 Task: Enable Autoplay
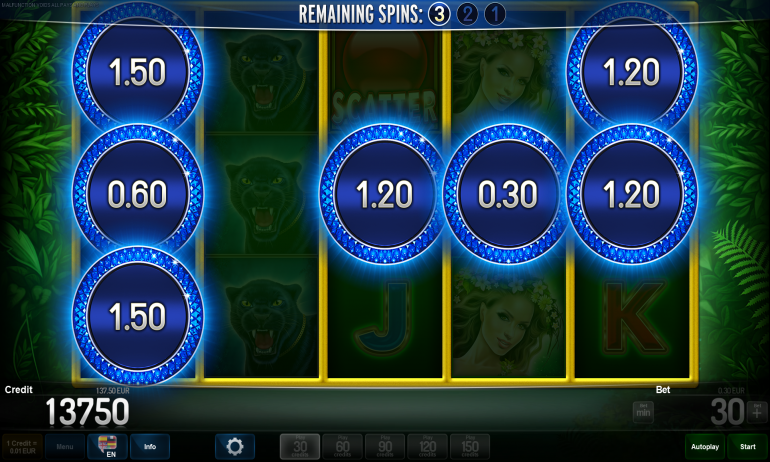coord(704,446)
